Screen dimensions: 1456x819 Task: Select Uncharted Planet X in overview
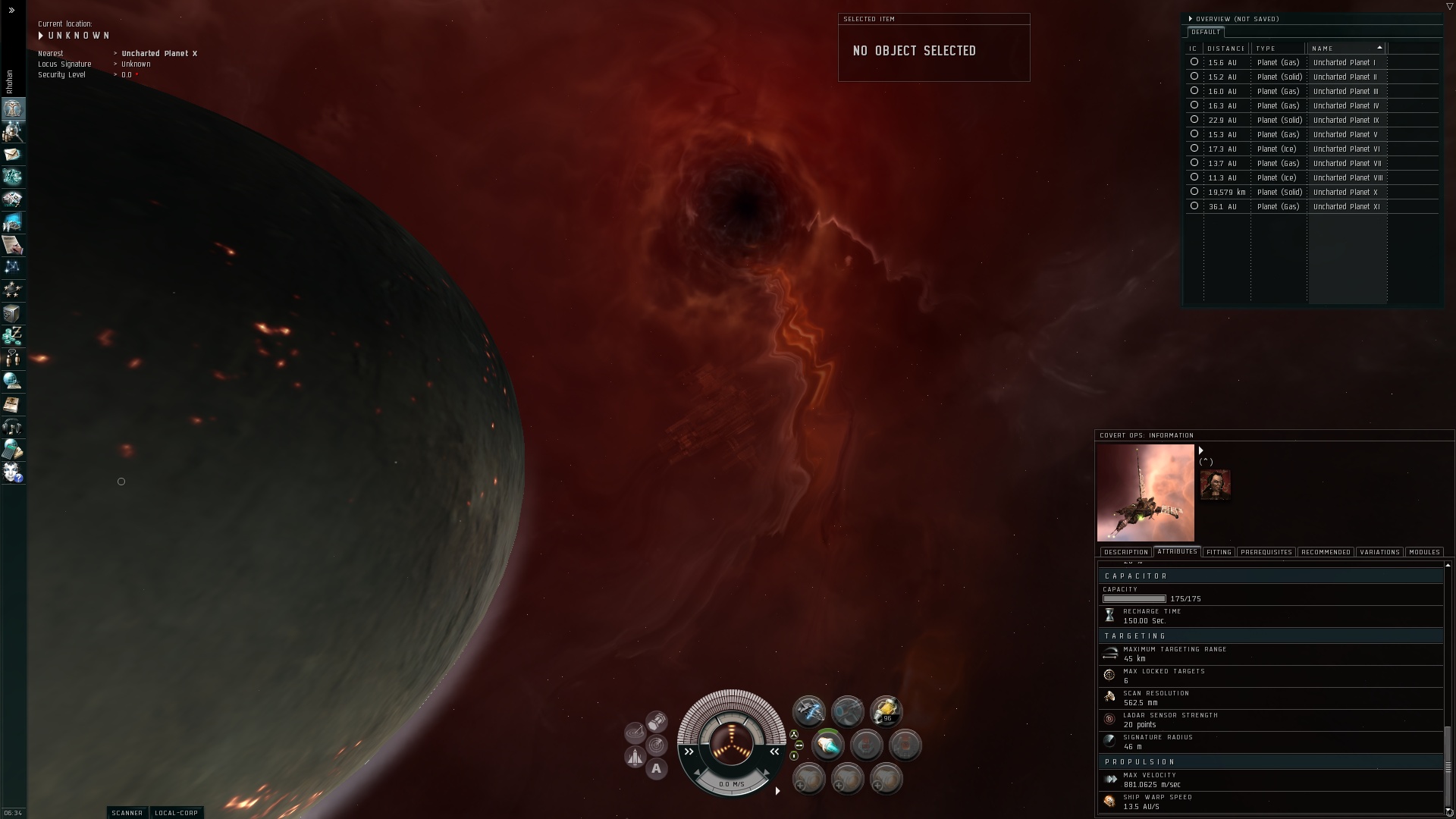[x=1345, y=193]
